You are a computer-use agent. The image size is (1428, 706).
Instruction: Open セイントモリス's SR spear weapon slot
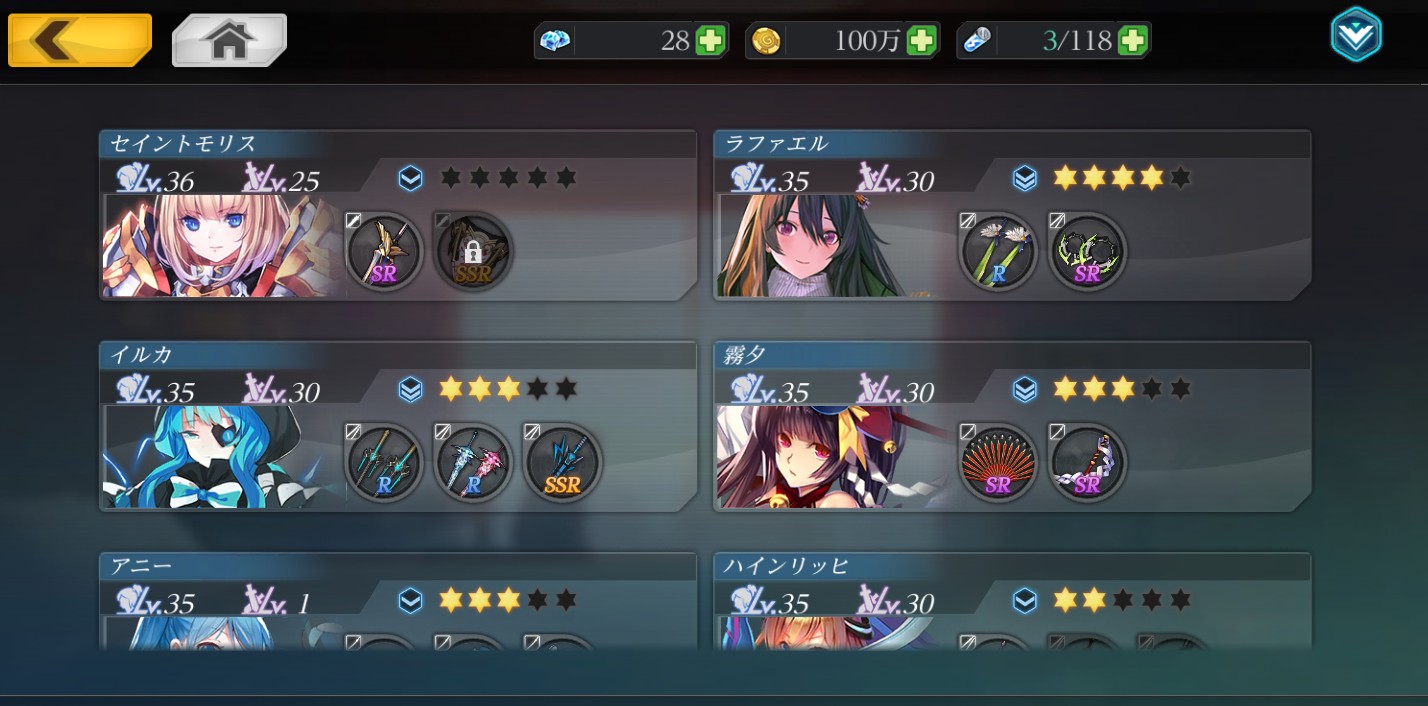point(385,251)
